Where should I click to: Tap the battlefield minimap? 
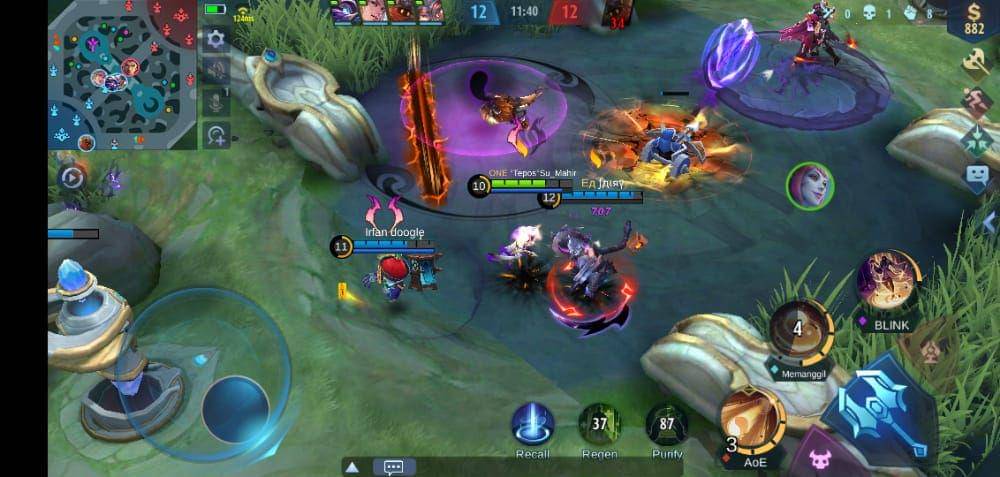(122, 75)
